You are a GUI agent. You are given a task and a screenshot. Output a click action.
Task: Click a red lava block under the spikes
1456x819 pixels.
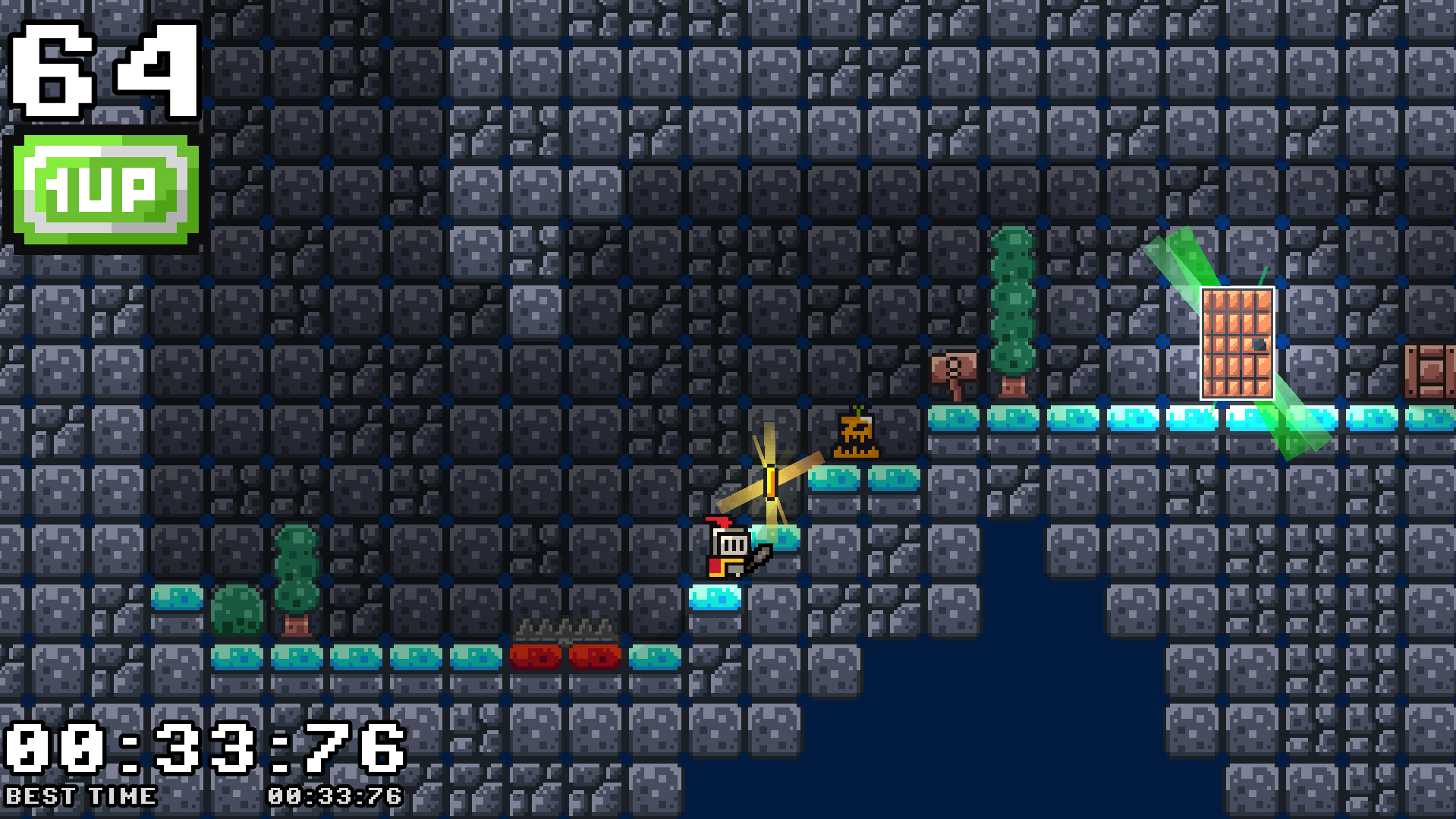[536, 657]
